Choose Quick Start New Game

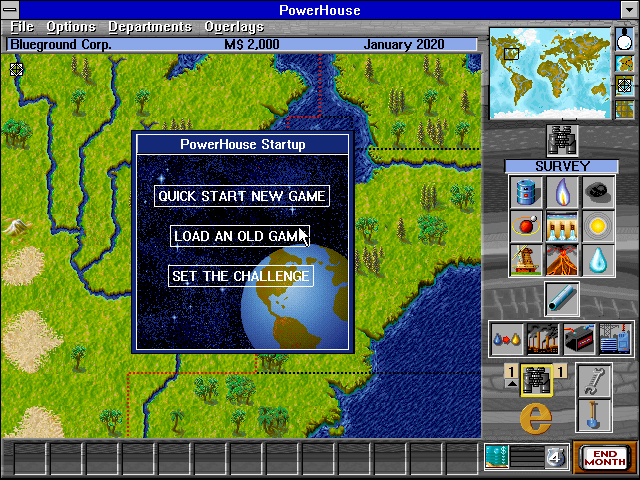point(242,196)
